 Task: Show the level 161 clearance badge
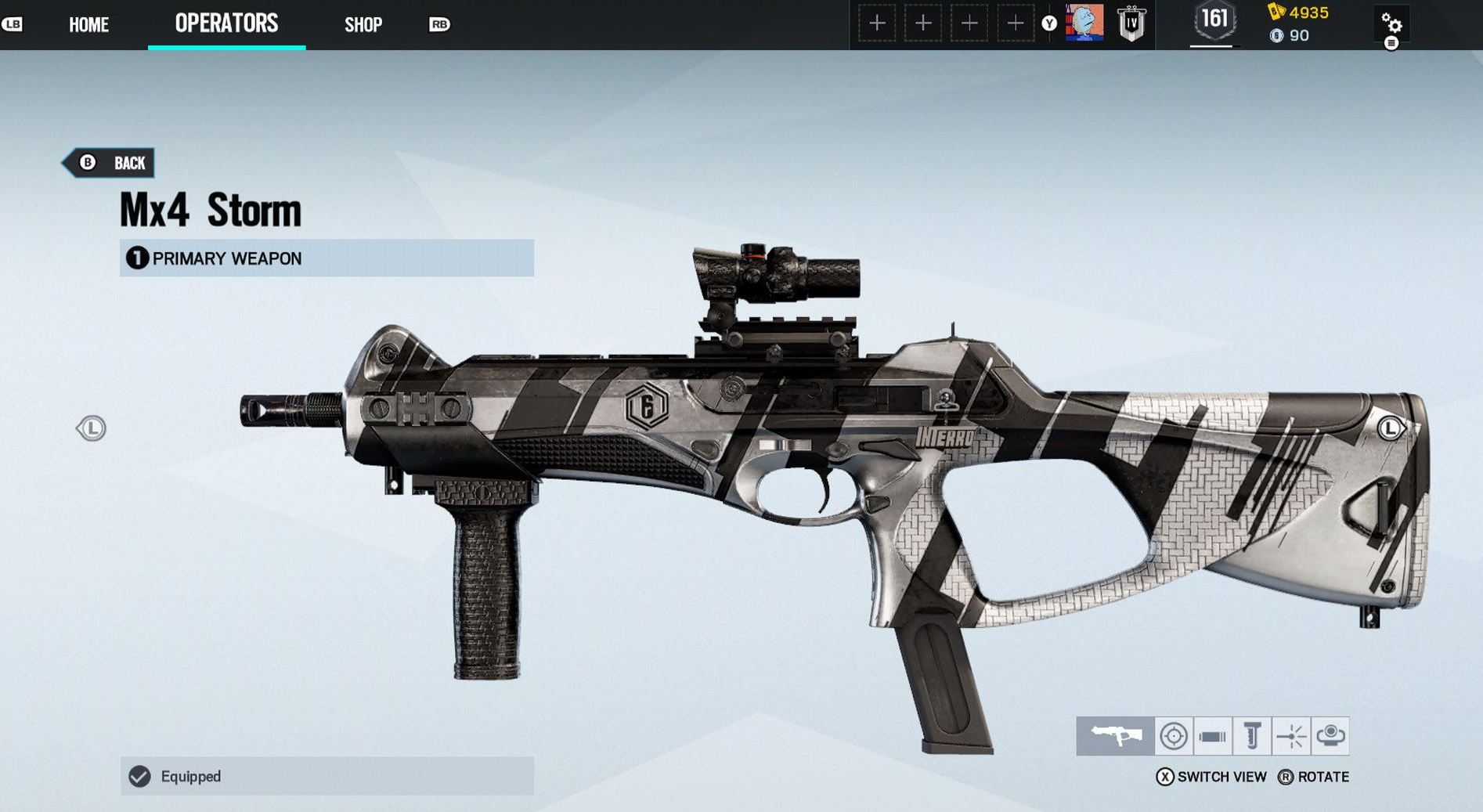click(1214, 21)
